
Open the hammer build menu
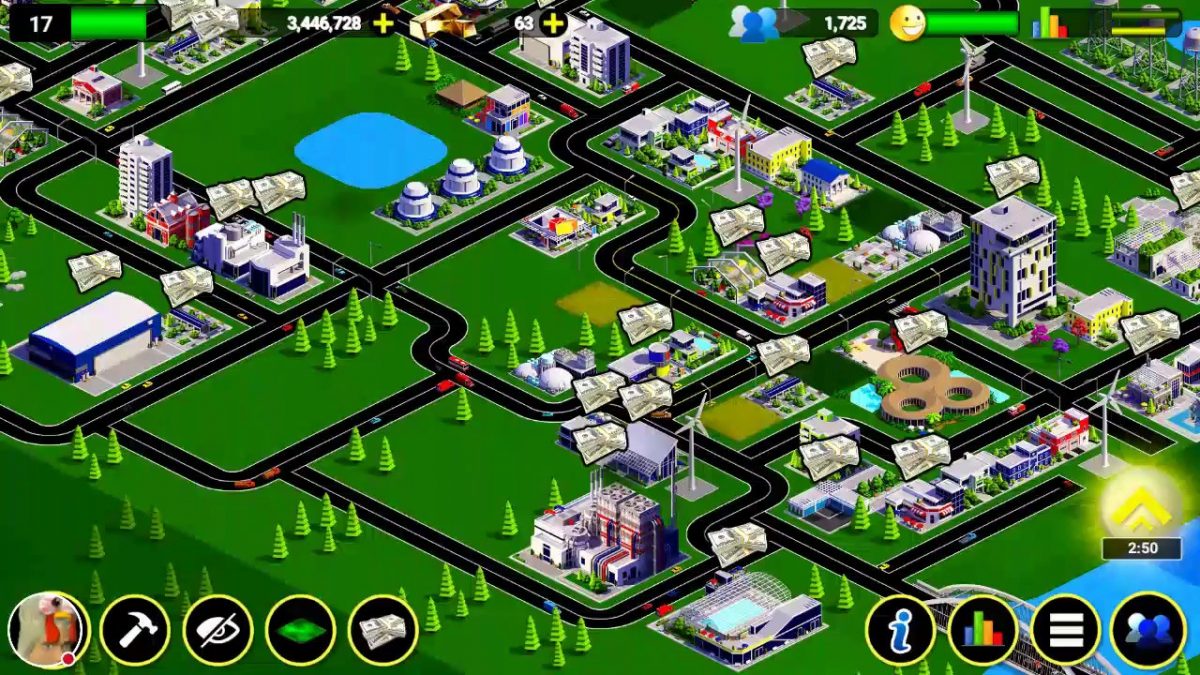(x=135, y=631)
